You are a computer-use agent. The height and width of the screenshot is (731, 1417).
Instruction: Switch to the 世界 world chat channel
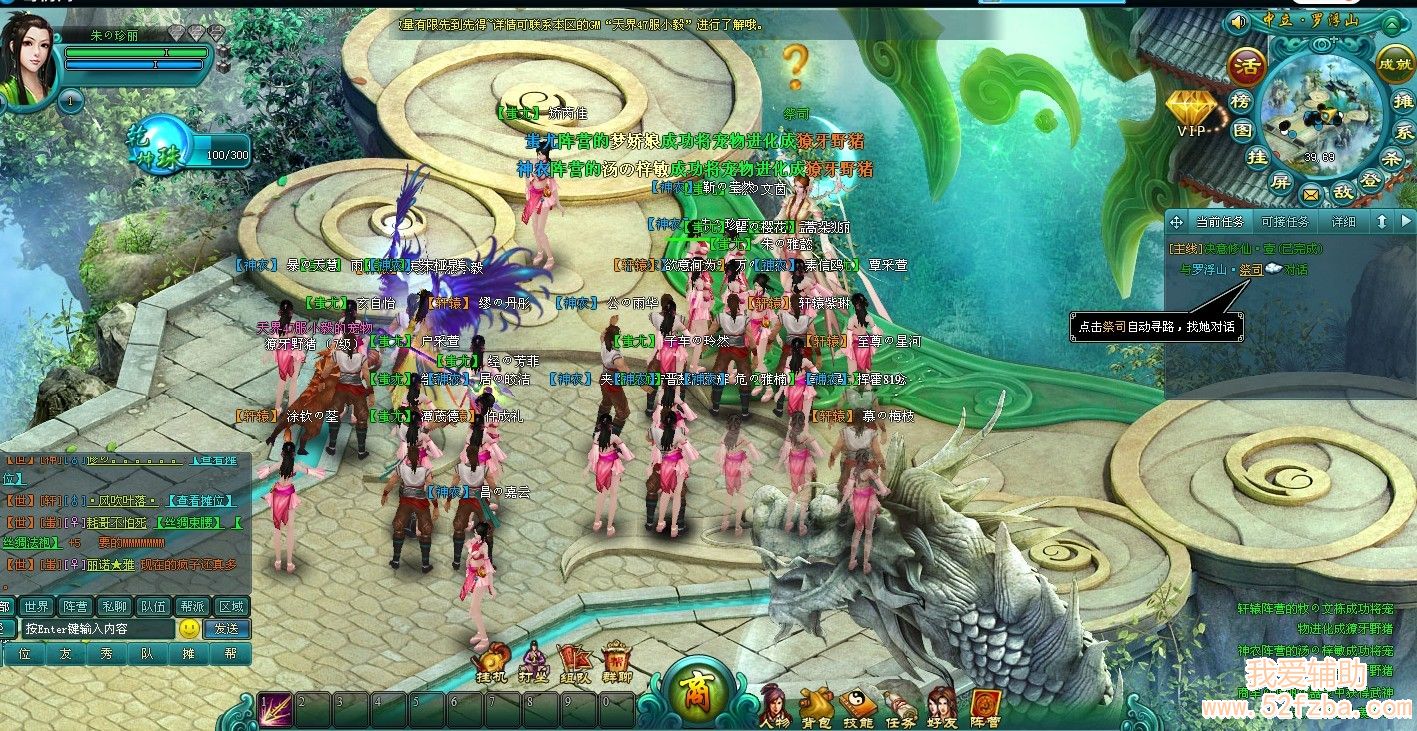[37, 606]
